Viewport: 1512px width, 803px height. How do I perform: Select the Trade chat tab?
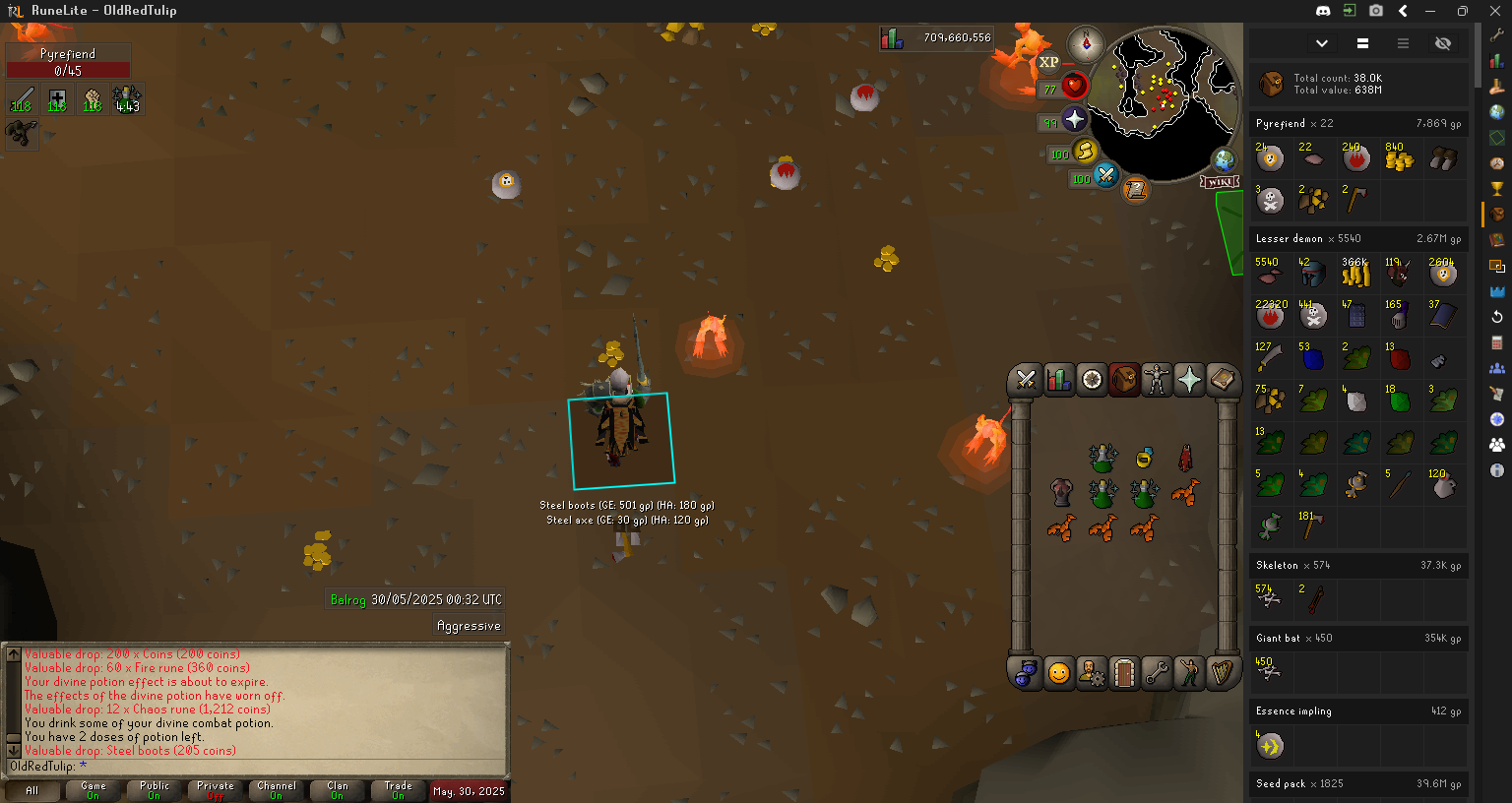tap(399, 790)
